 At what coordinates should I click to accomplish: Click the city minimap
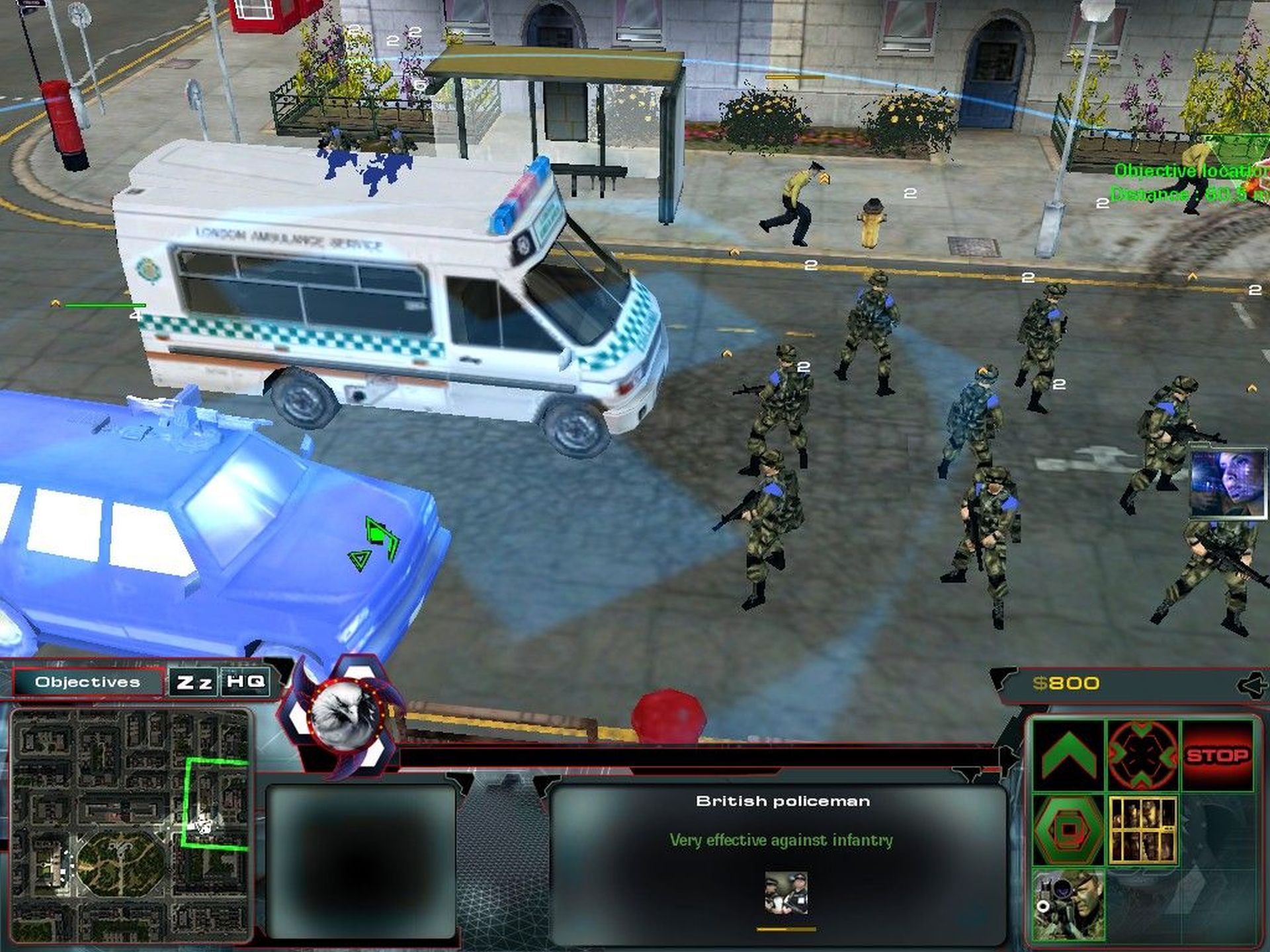[x=131, y=826]
